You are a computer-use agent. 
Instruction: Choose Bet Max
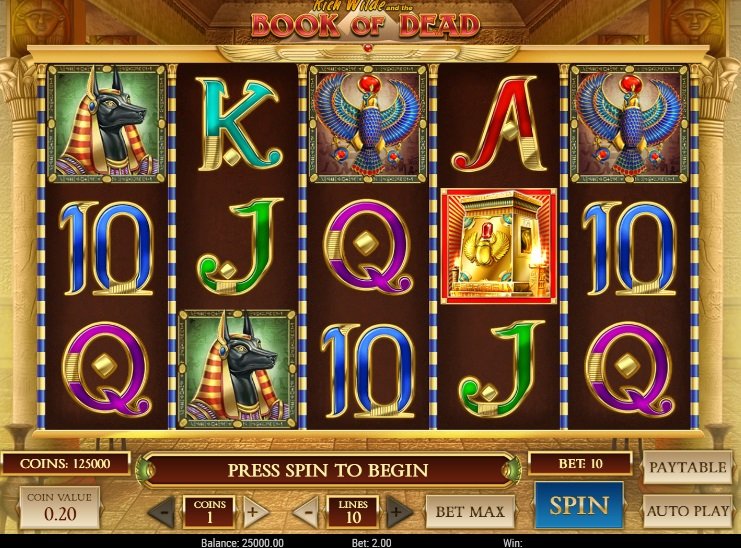tap(470, 512)
